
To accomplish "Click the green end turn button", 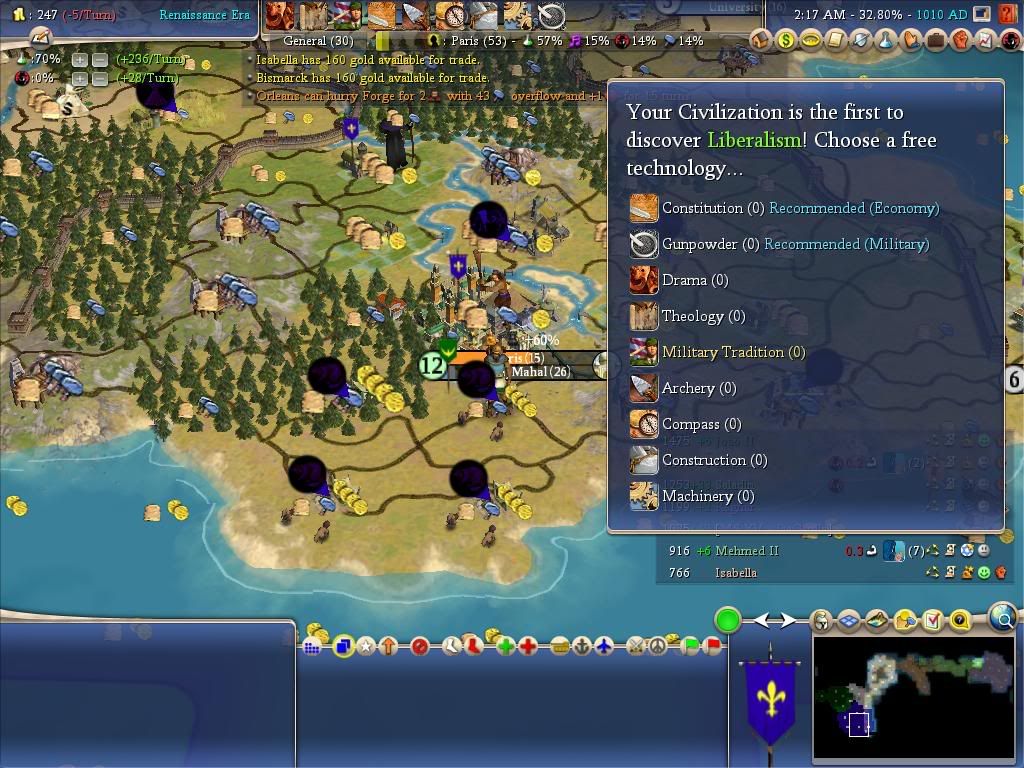I will click(728, 620).
